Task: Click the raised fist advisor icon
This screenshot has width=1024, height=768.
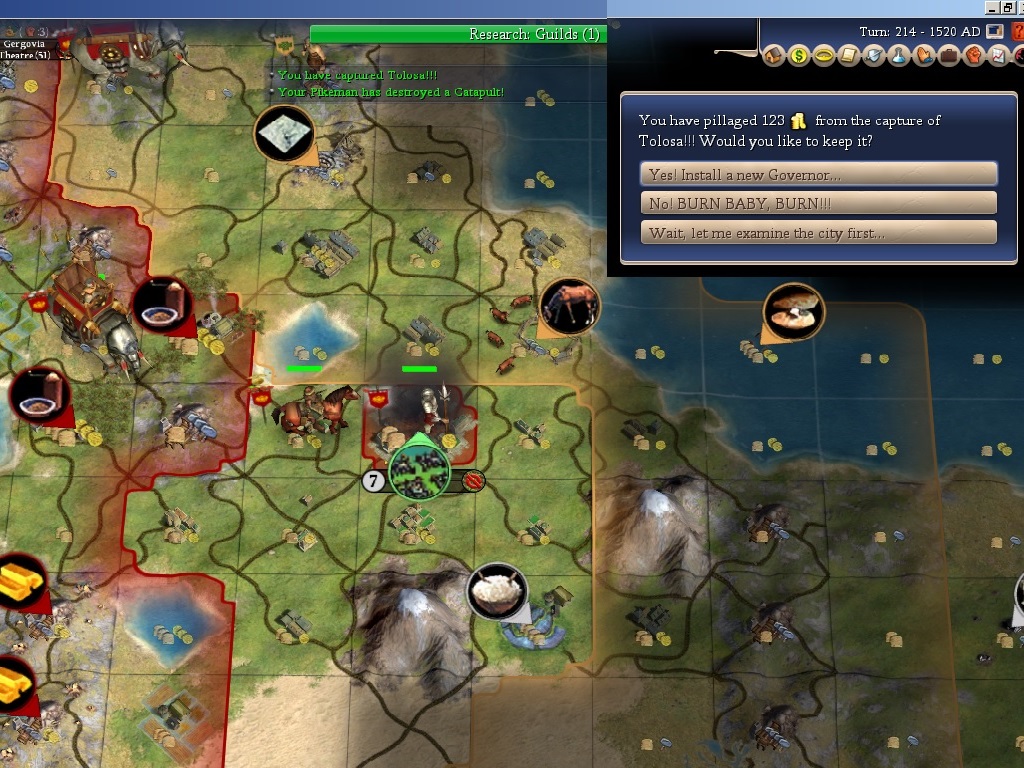Action: [x=973, y=56]
